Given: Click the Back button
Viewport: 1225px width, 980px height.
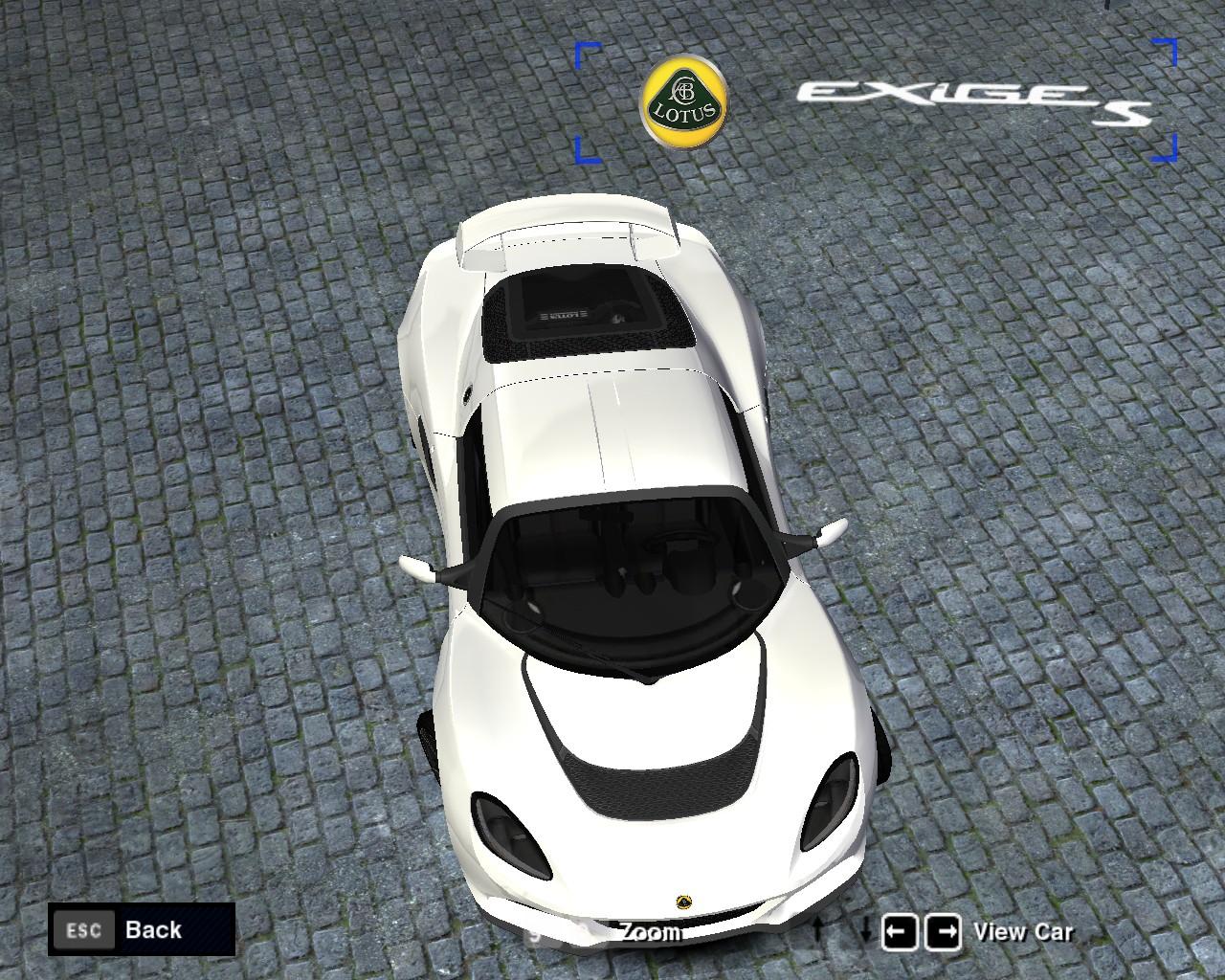Looking at the screenshot, I should pos(142,929).
